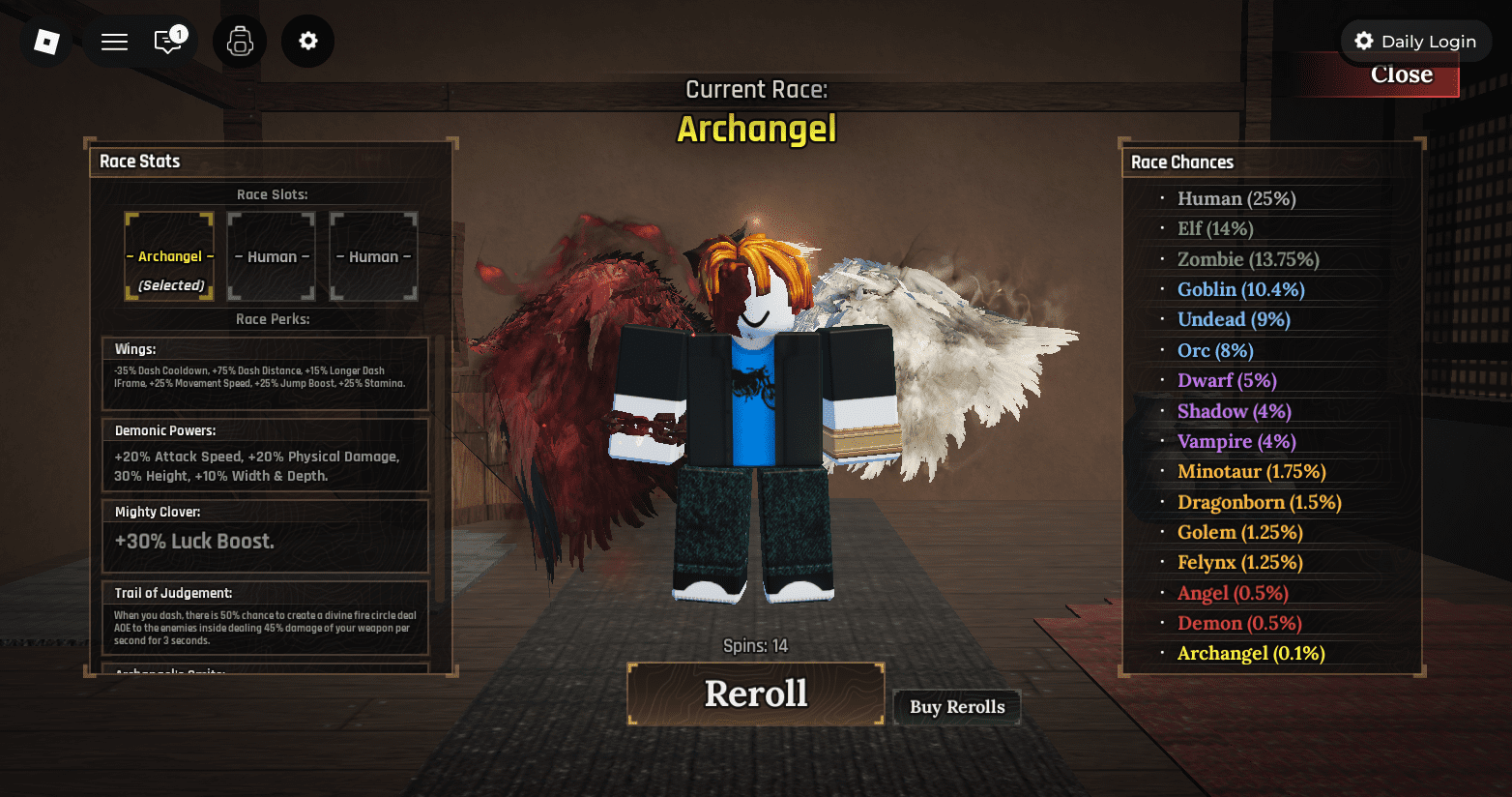The height and width of the screenshot is (797, 1512).
Task: Open the chat with one unread message
Action: 166,43
